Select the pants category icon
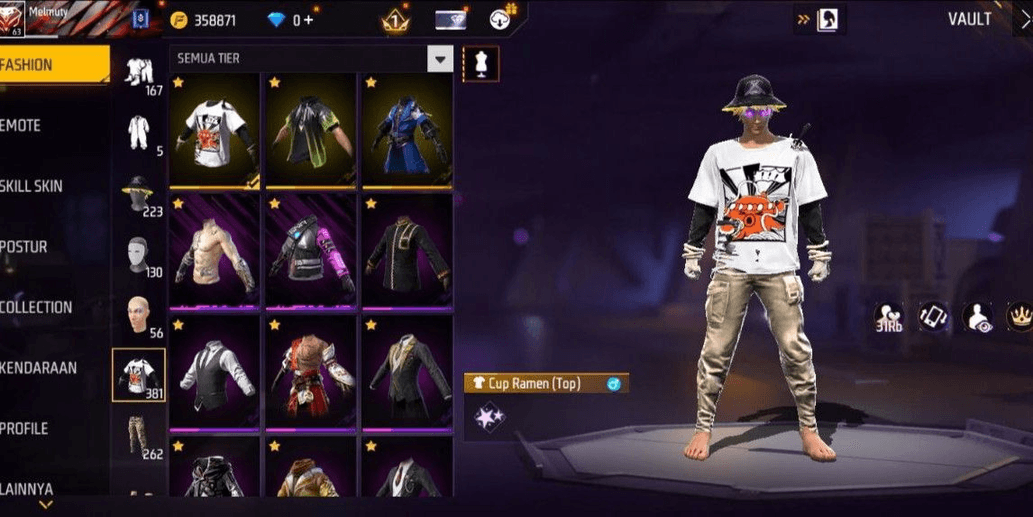The width and height of the screenshot is (1033, 517). pyautogui.click(x=139, y=438)
